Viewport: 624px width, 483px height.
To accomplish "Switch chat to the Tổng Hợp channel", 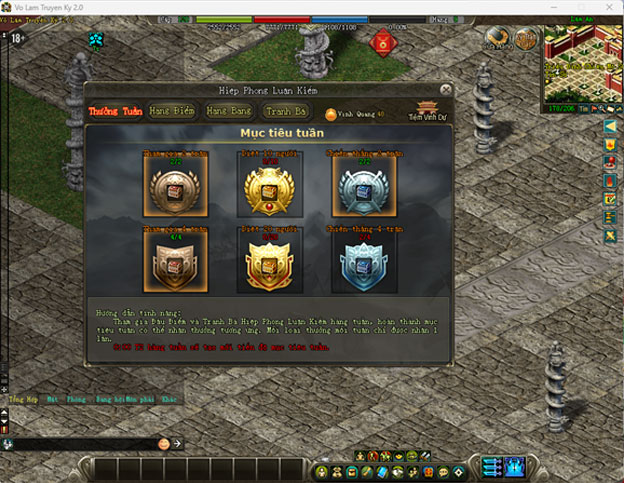I will [22, 399].
